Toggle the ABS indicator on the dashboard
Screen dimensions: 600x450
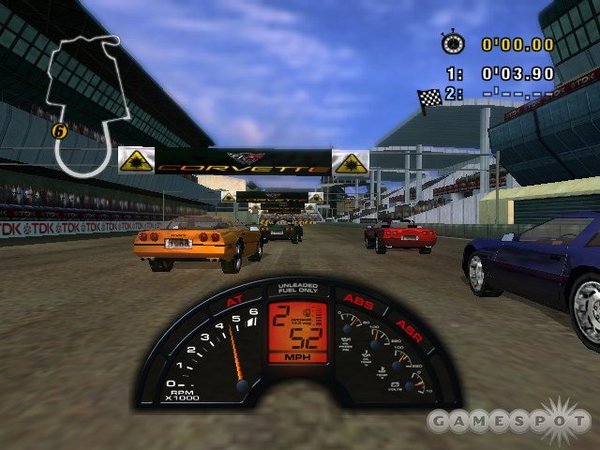(x=358, y=298)
